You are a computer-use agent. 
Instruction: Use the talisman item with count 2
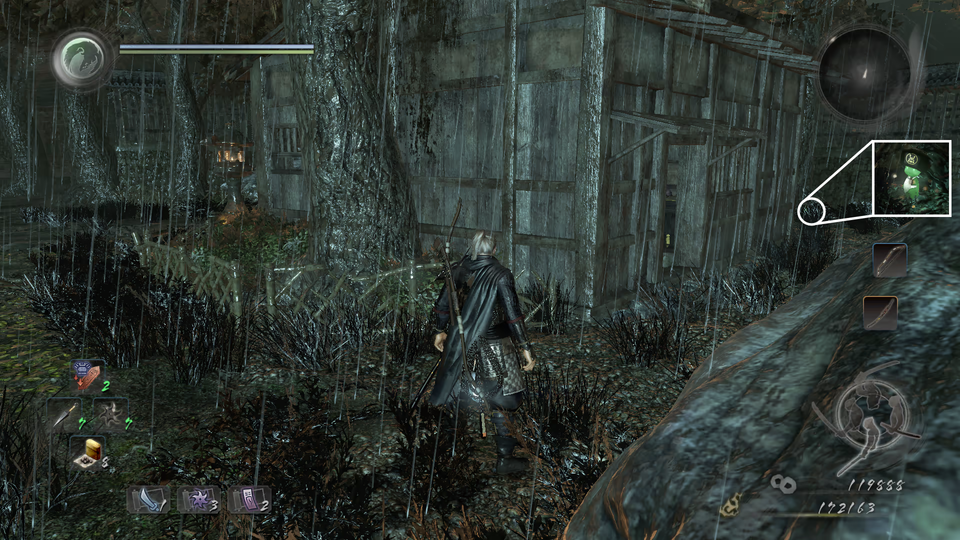[x=86, y=376]
